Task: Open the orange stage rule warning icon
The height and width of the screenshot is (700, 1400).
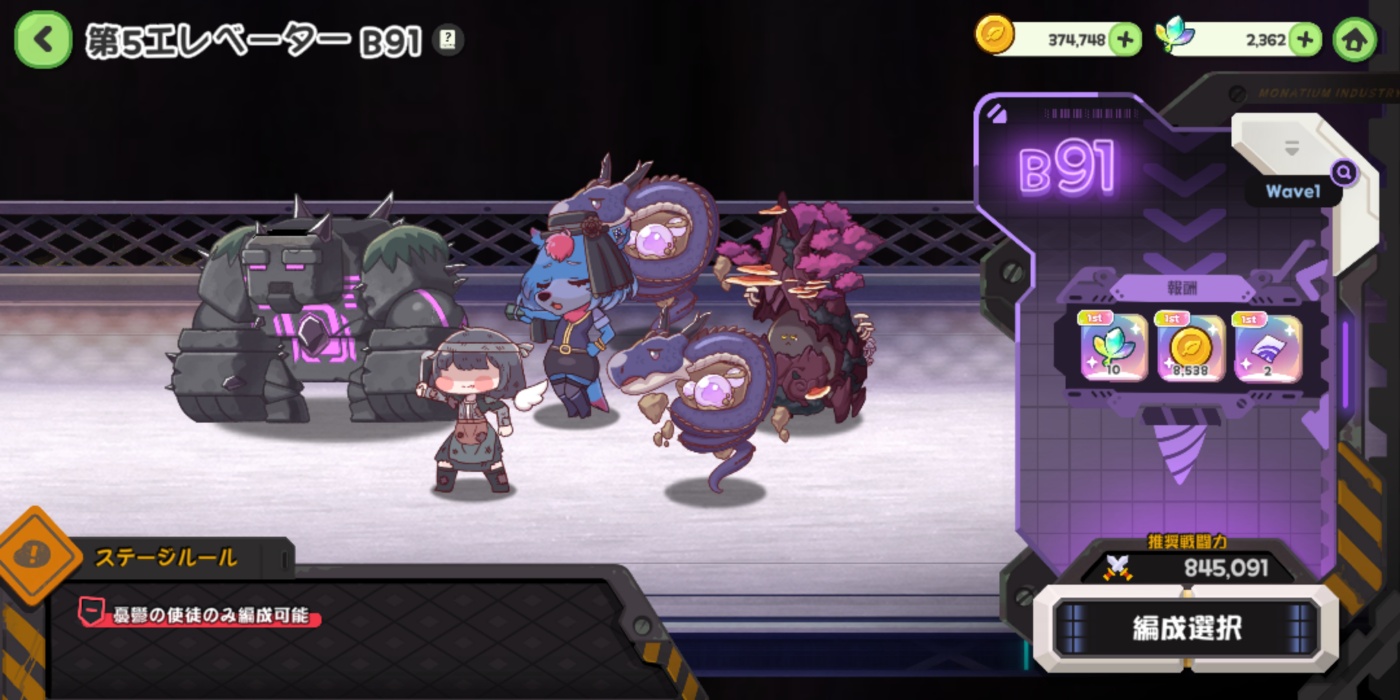Action: click(38, 554)
